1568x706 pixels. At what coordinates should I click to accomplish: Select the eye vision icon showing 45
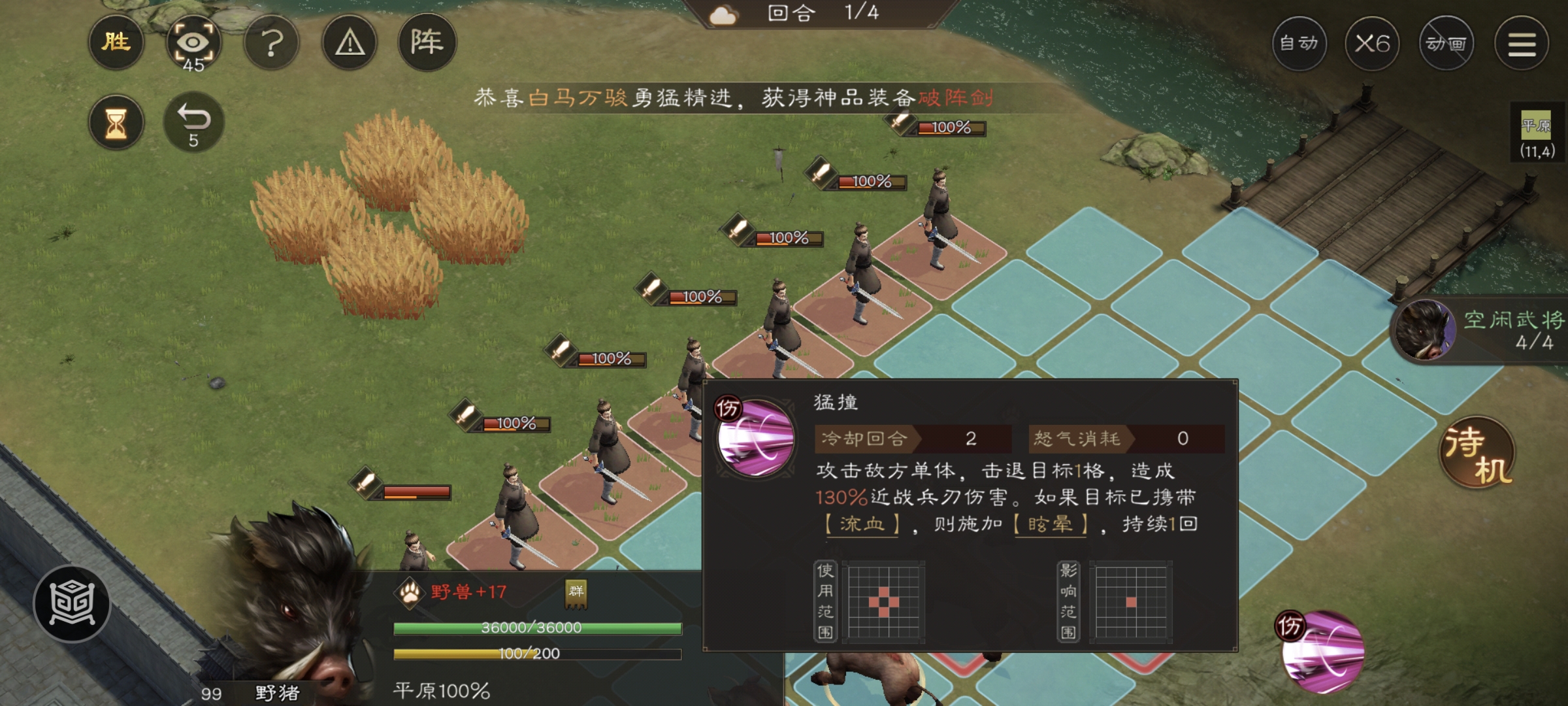[193, 42]
